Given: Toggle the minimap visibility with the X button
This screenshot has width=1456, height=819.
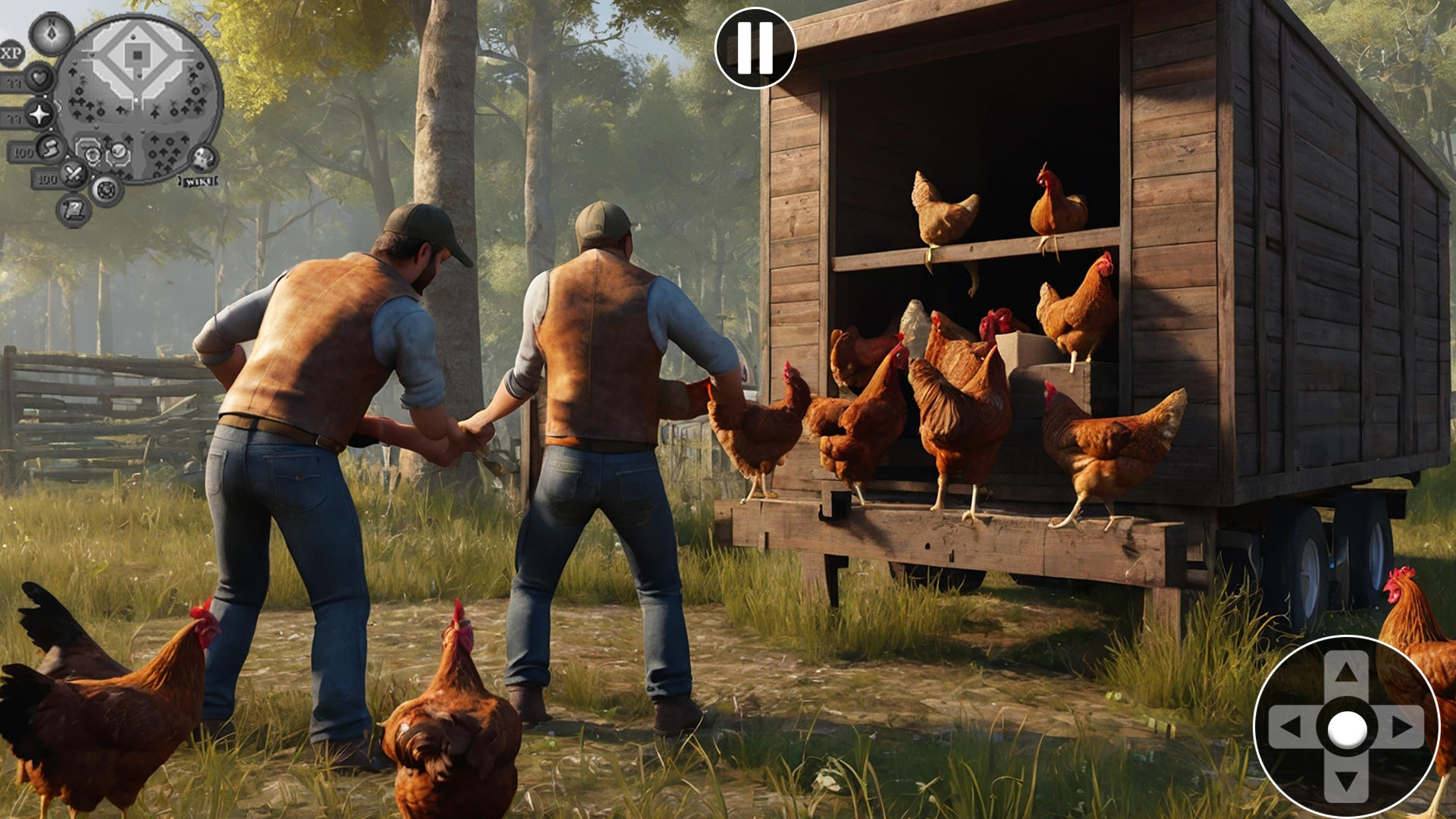Looking at the screenshot, I should click(x=207, y=26).
